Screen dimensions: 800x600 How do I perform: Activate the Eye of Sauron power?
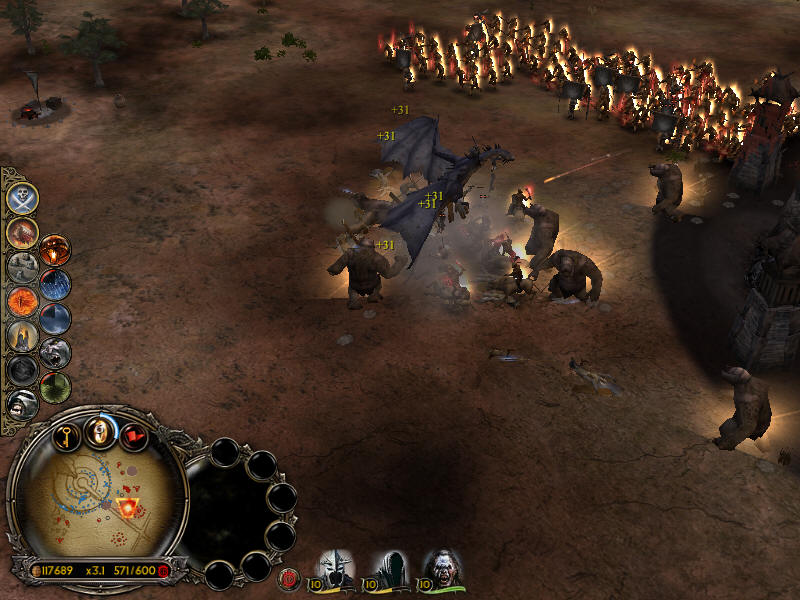point(22,299)
